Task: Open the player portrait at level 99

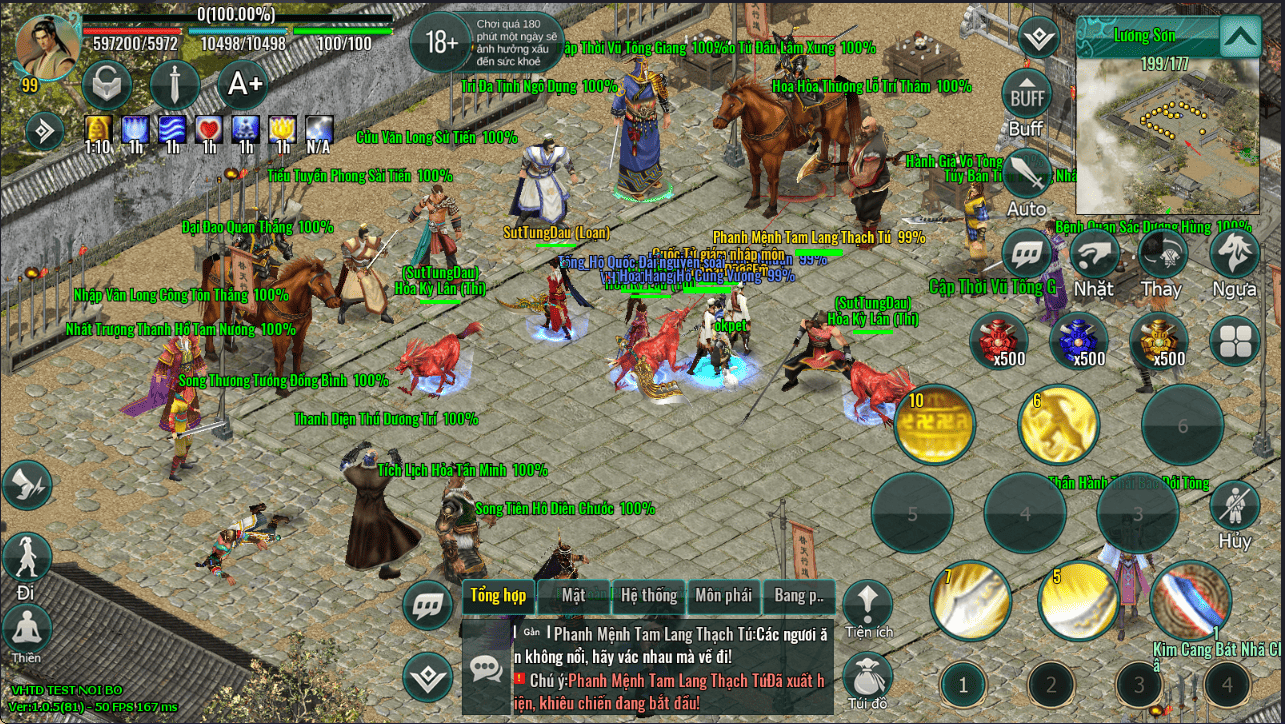Action: pyautogui.click(x=47, y=47)
